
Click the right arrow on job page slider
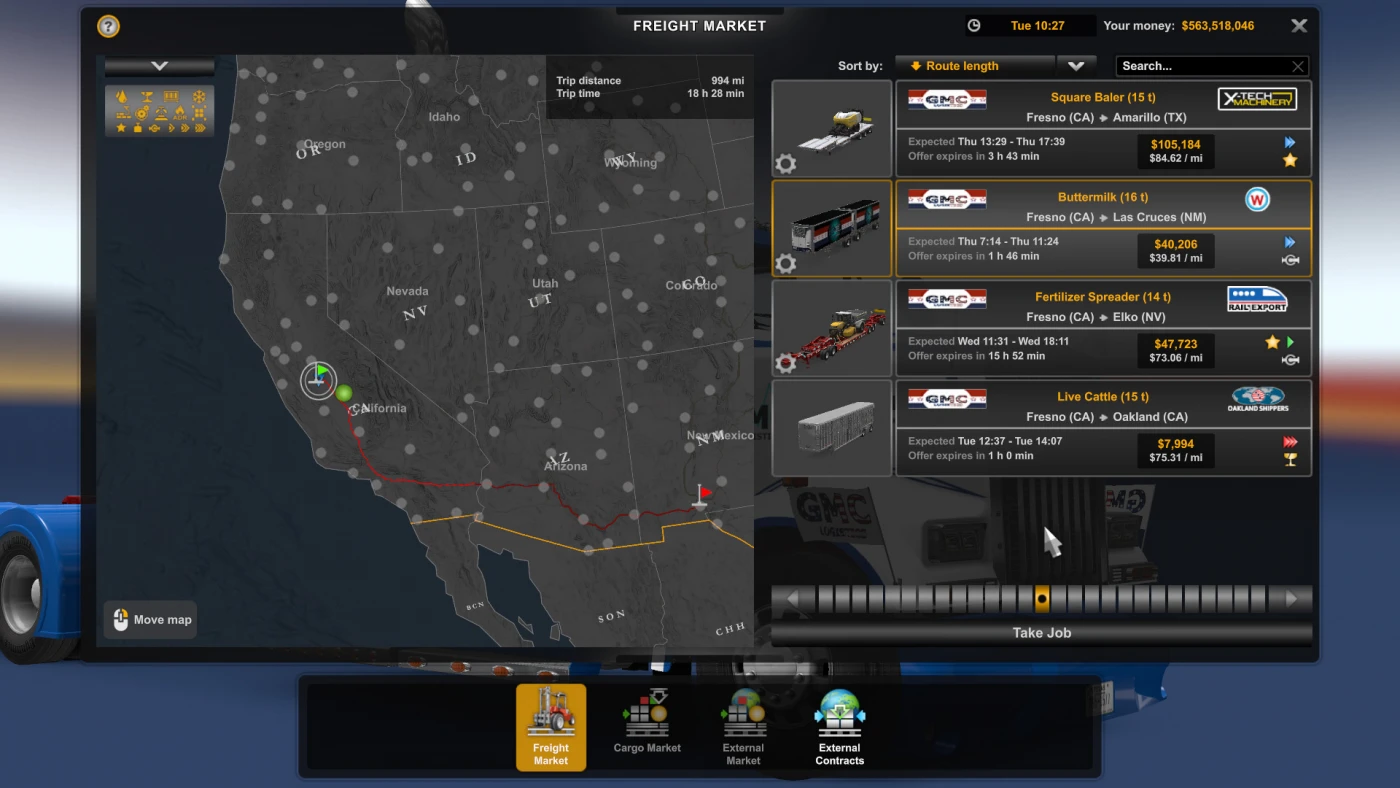coord(1291,598)
